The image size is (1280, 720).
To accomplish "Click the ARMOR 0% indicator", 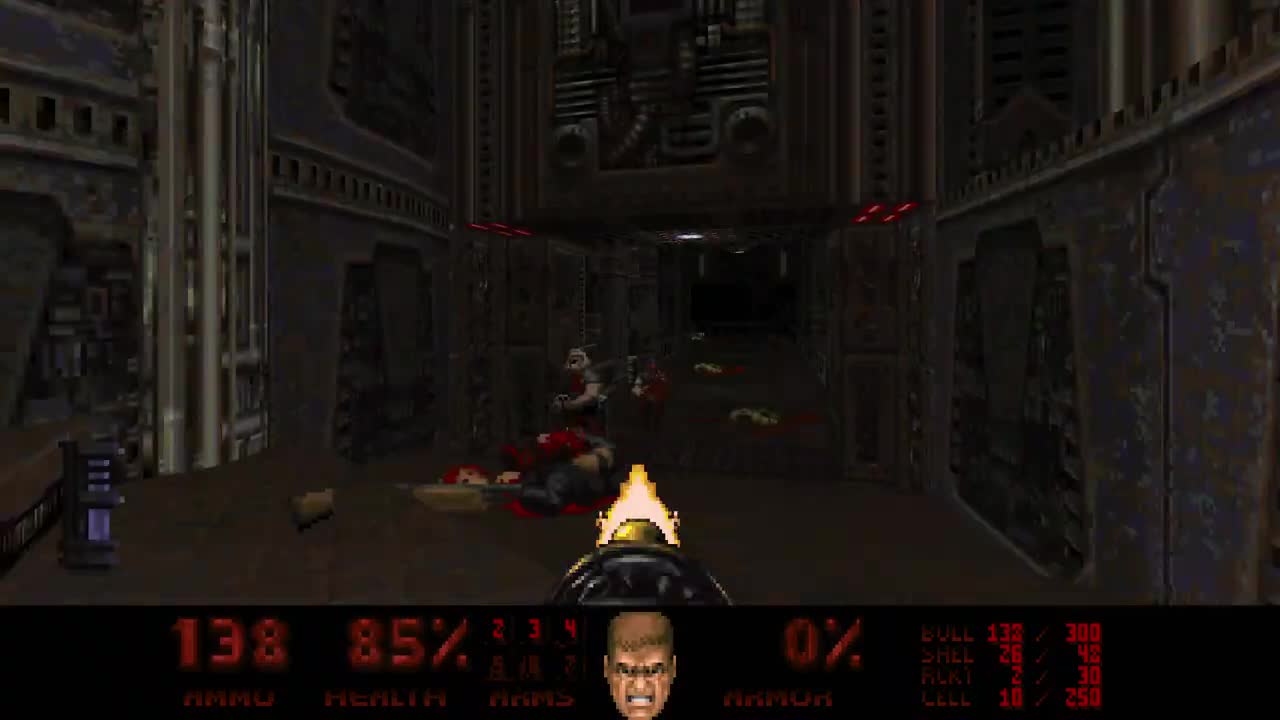I will (x=820, y=645).
